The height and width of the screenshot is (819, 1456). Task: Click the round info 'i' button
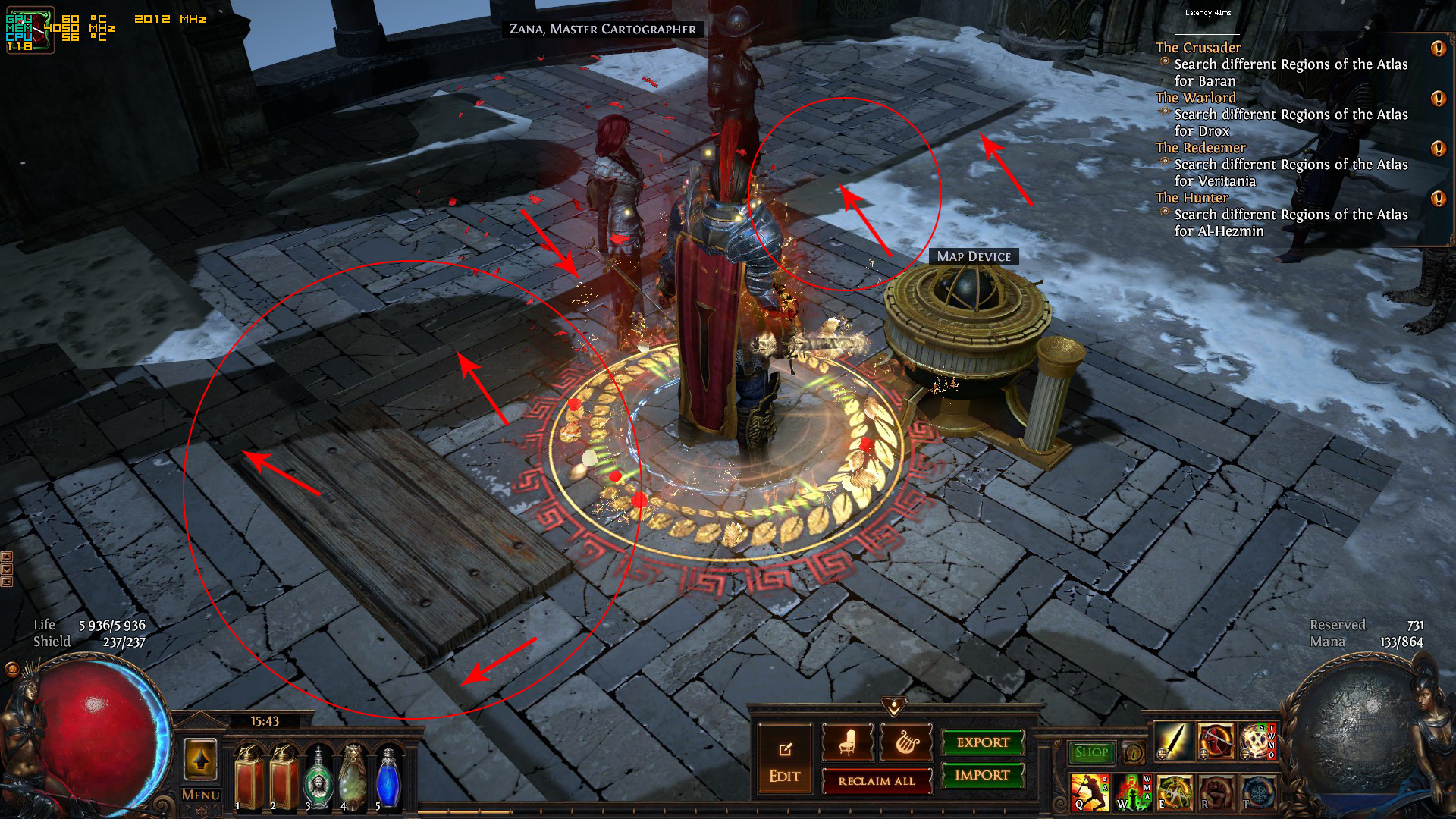point(1133,753)
